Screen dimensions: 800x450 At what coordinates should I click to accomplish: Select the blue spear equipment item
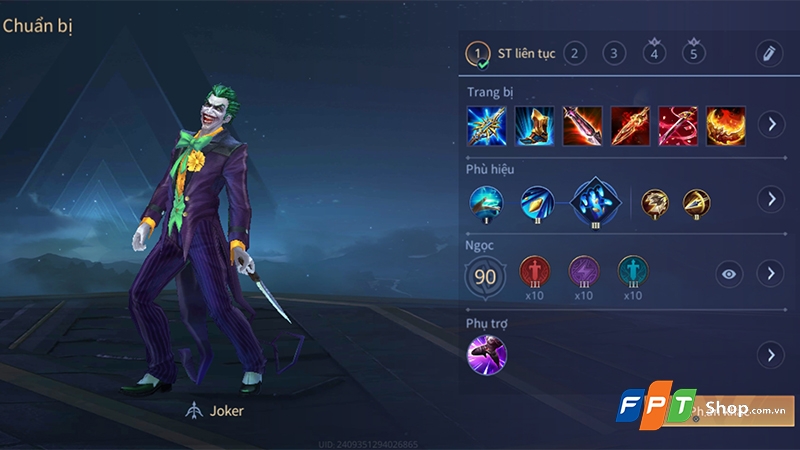coord(486,125)
